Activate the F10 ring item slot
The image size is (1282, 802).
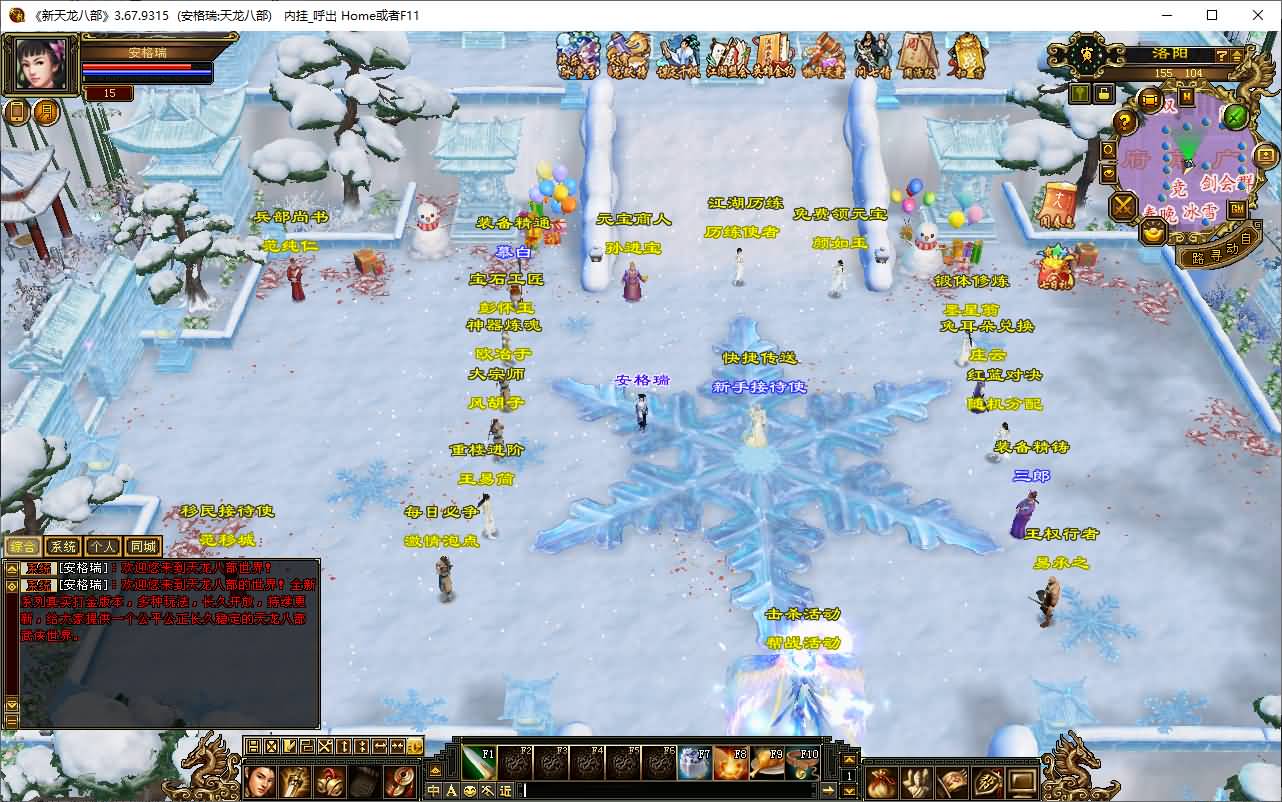[802, 763]
